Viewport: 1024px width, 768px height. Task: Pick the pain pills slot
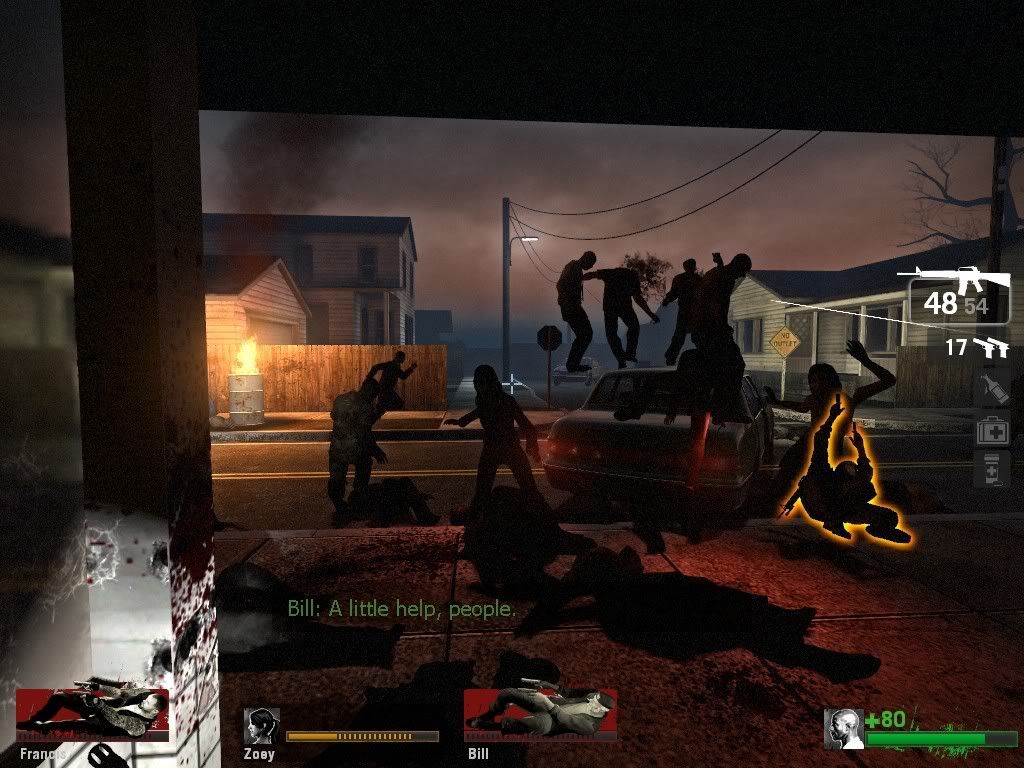click(992, 469)
